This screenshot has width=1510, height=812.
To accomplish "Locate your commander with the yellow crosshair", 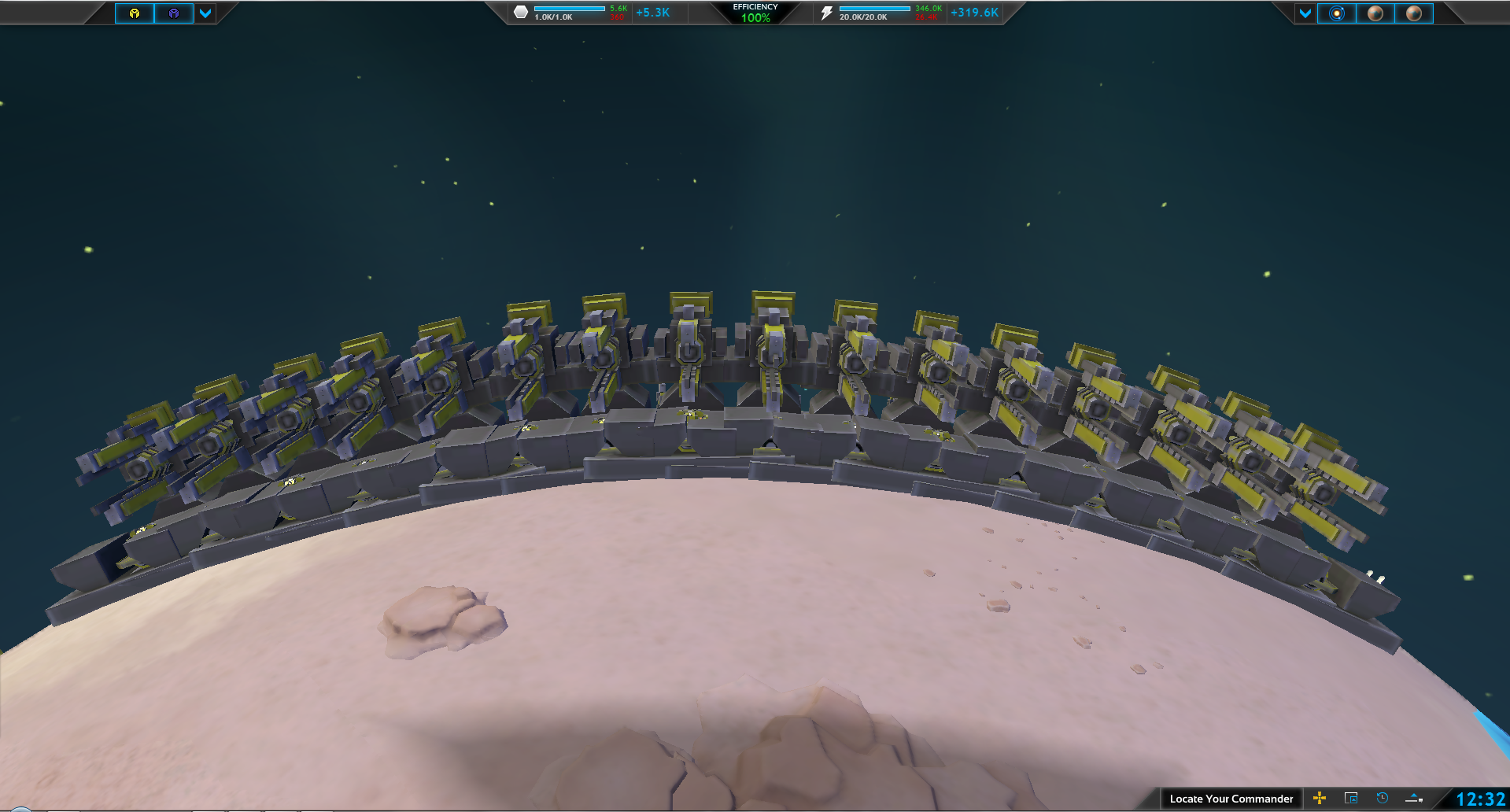I will pos(1320,799).
